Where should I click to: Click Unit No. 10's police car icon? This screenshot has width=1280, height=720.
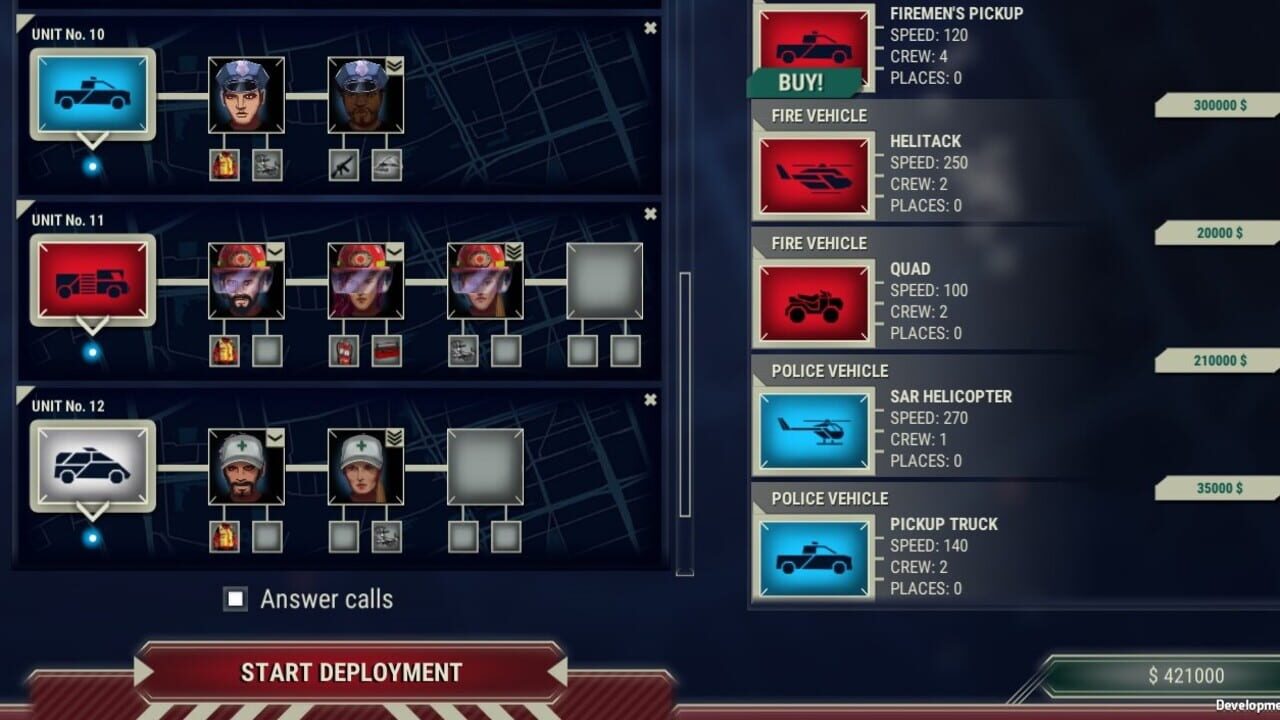(92, 93)
